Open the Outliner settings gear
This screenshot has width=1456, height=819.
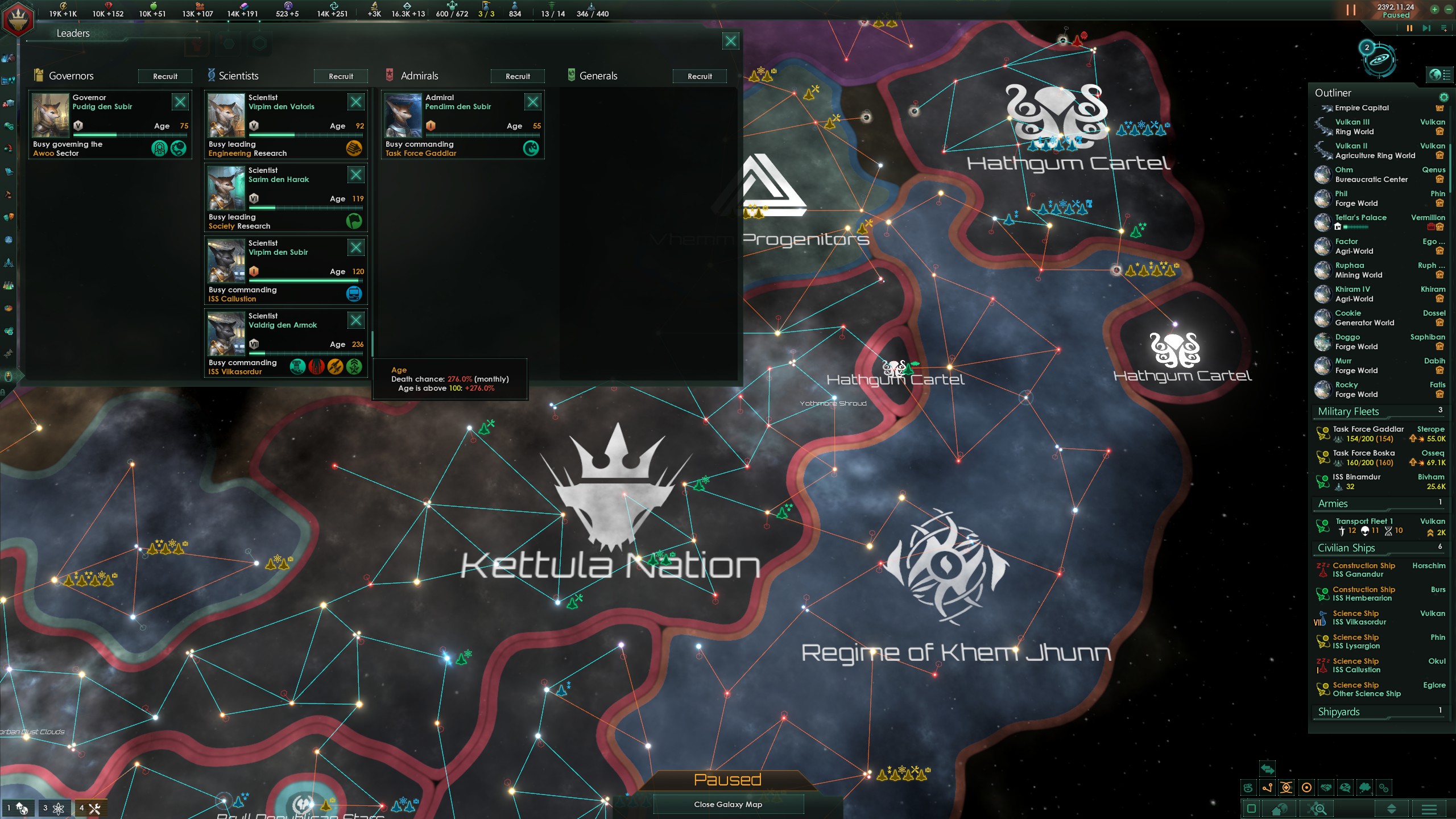(x=1443, y=98)
